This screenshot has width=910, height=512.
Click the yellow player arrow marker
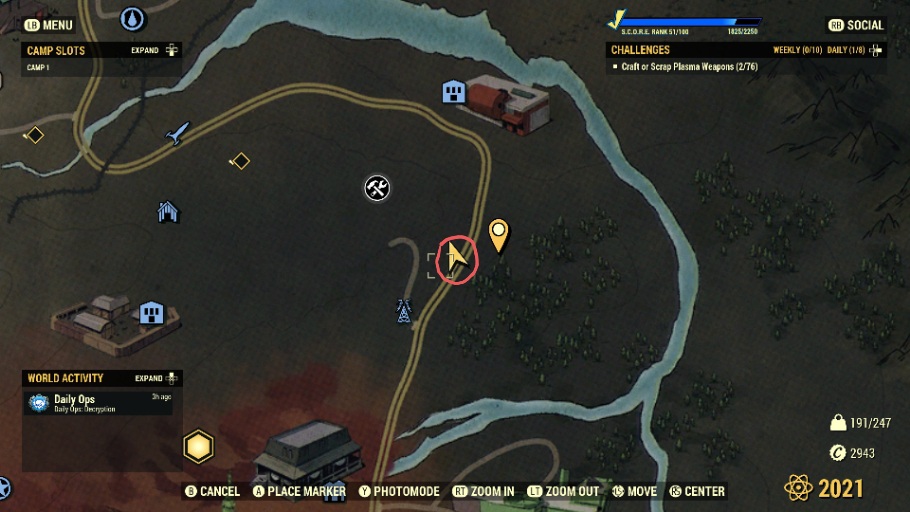(x=457, y=258)
